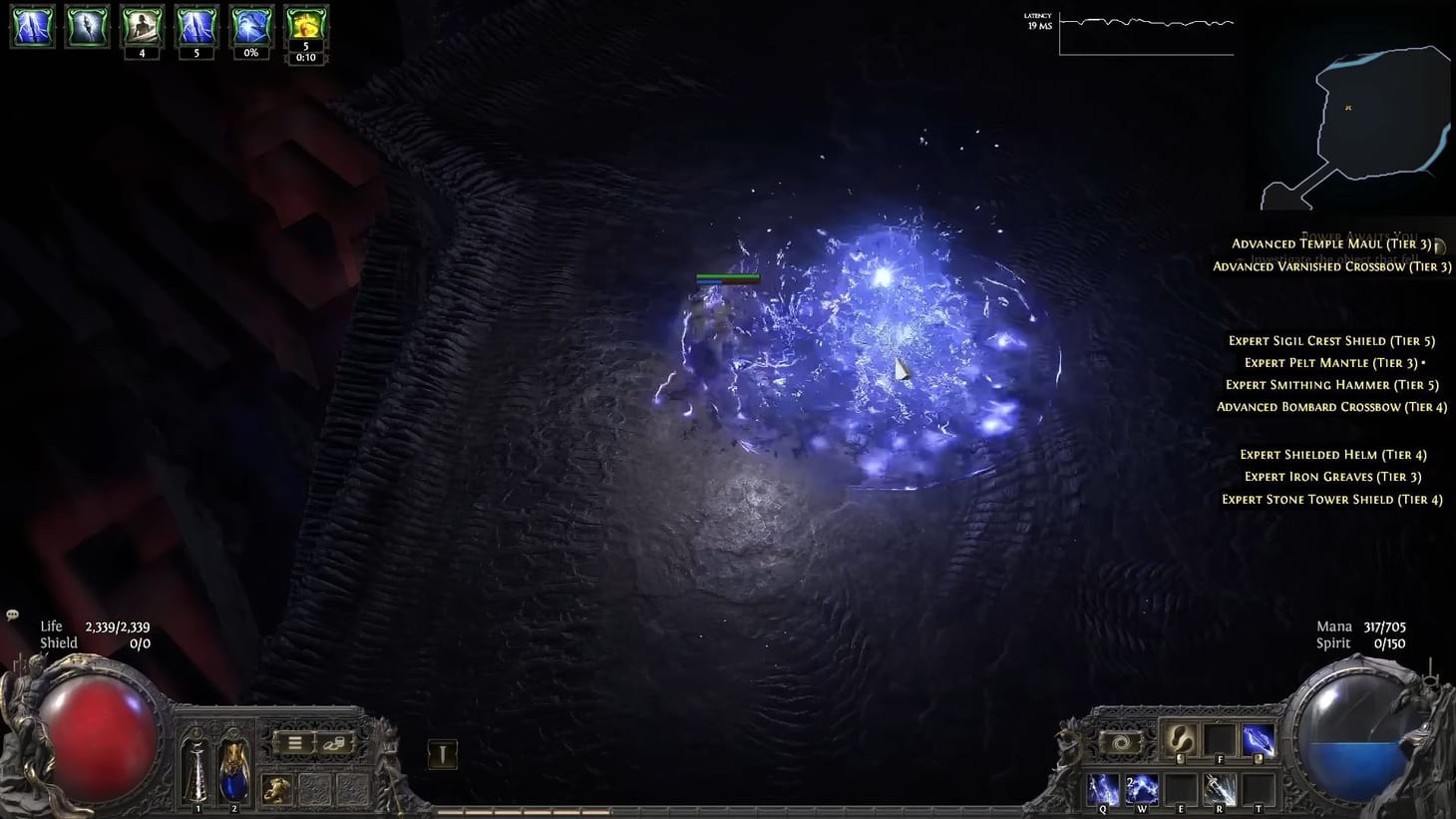This screenshot has height=819, width=1456.
Task: Click the dark swirl icon on the right hotbar
Action: (1122, 741)
